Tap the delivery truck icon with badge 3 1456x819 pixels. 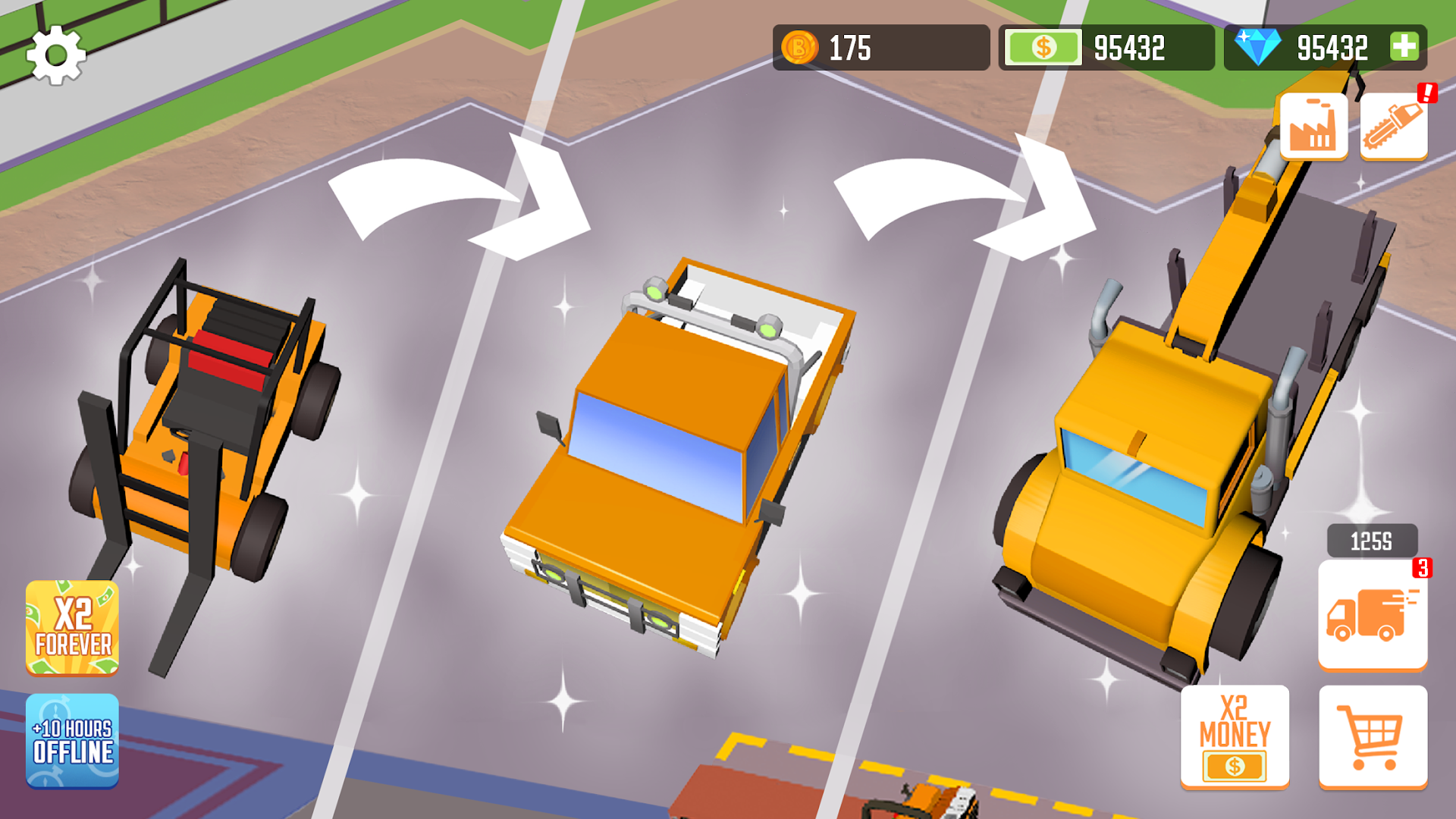(x=1373, y=613)
